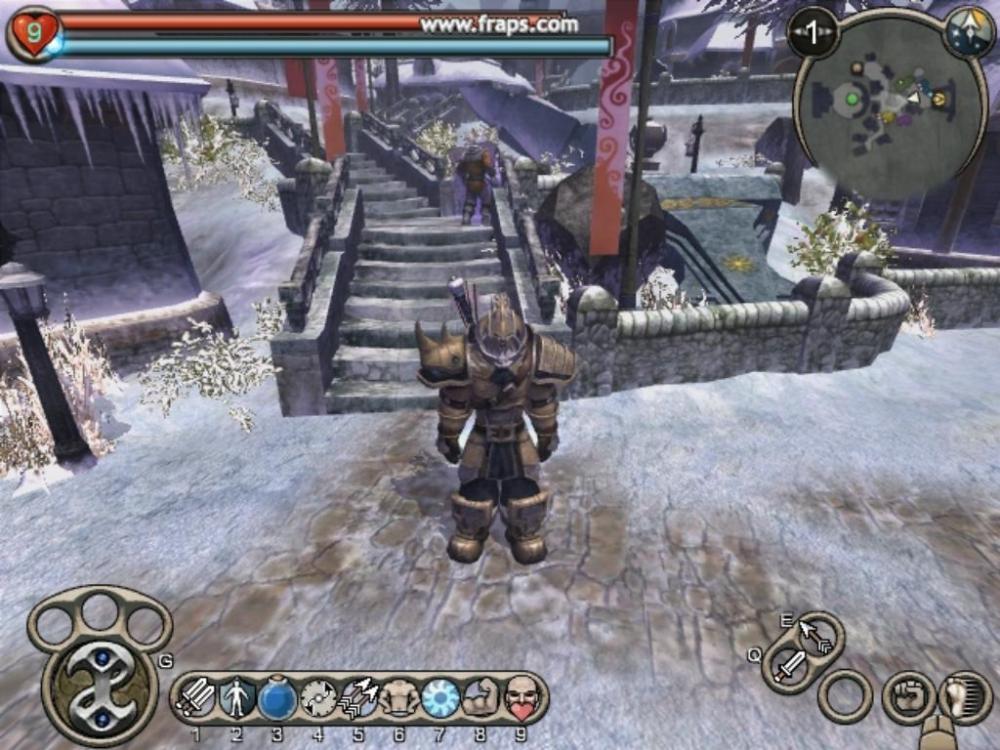This screenshot has width=1000, height=750.
Task: Activate the body silhouette shield spell
Action: (x=235, y=697)
